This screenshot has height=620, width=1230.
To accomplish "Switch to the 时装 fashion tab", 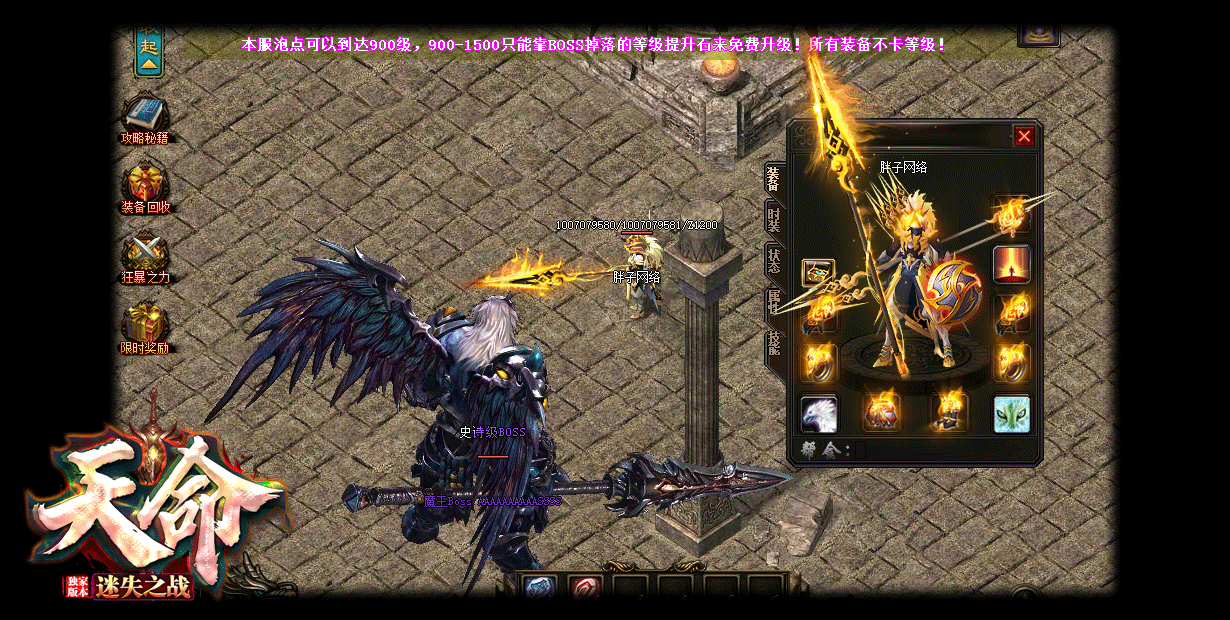I will tap(773, 218).
